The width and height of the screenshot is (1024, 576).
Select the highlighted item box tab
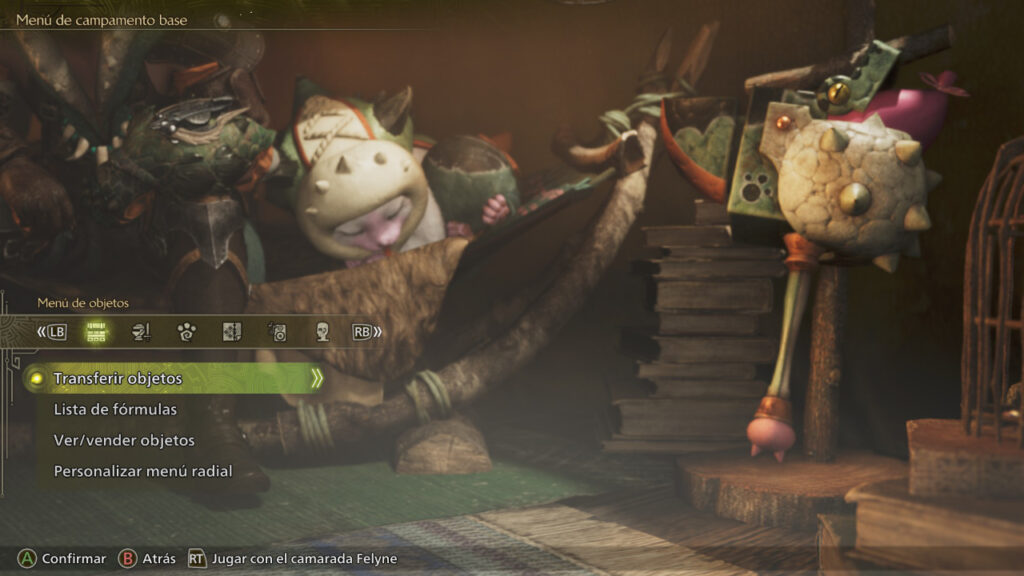tap(96, 332)
